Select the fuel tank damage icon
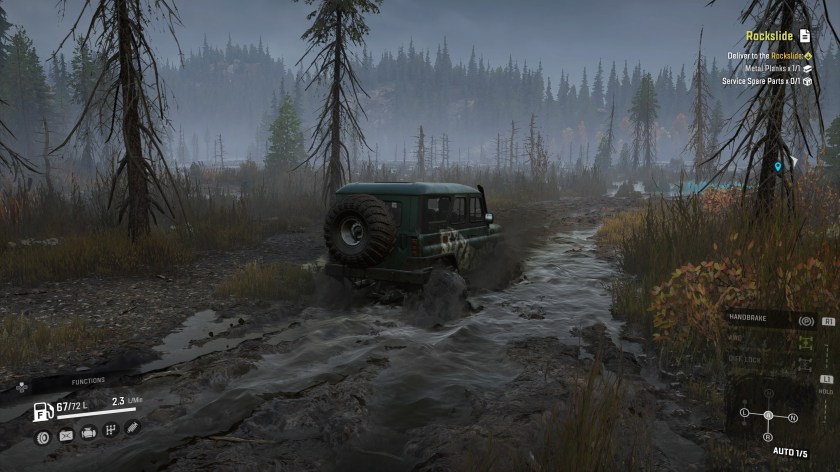Image resolution: width=840 pixels, height=472 pixels. point(66,435)
